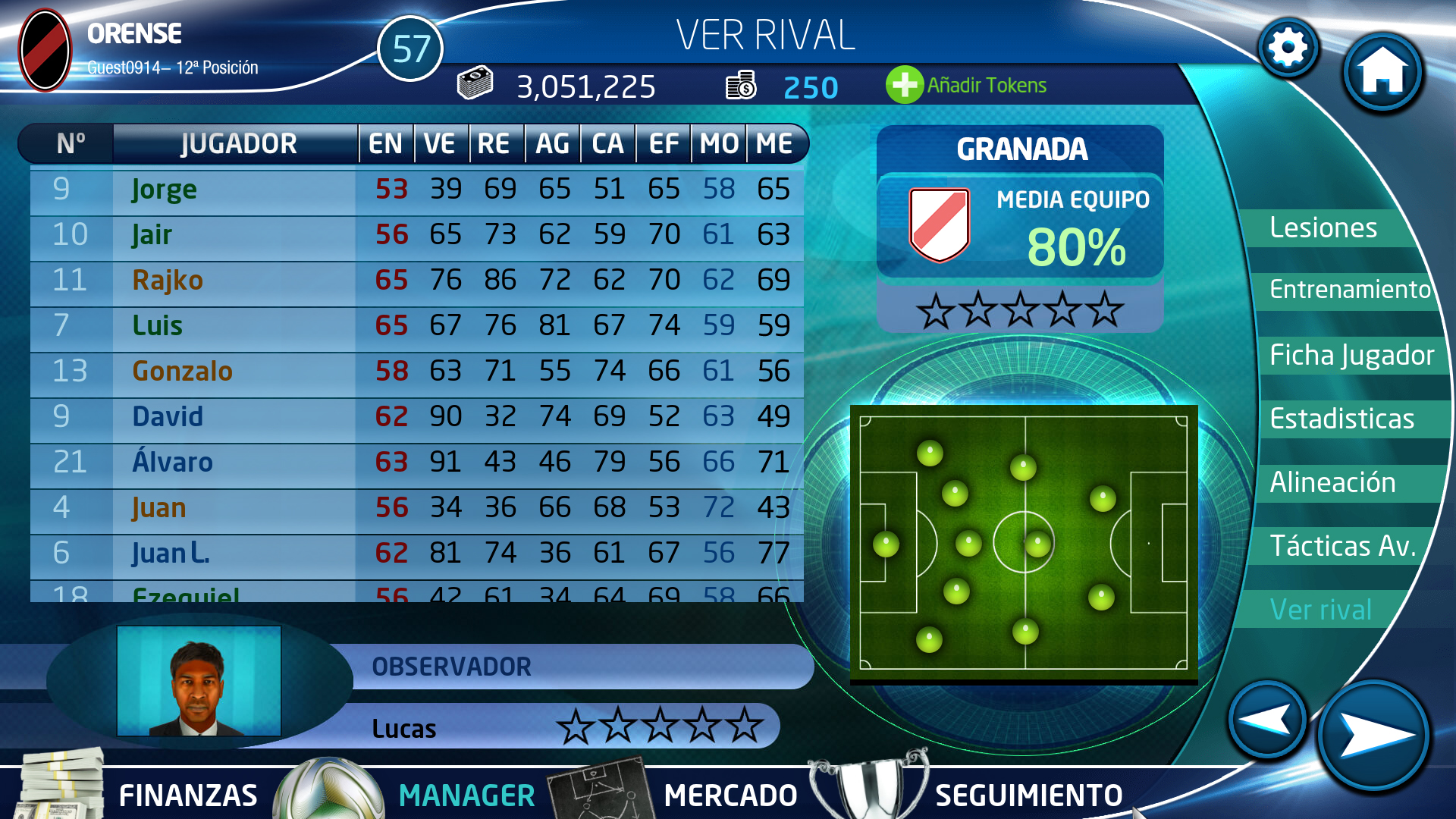This screenshot has width=1456, height=819.
Task: Open the Lesiones menu entry
Action: (x=1323, y=227)
